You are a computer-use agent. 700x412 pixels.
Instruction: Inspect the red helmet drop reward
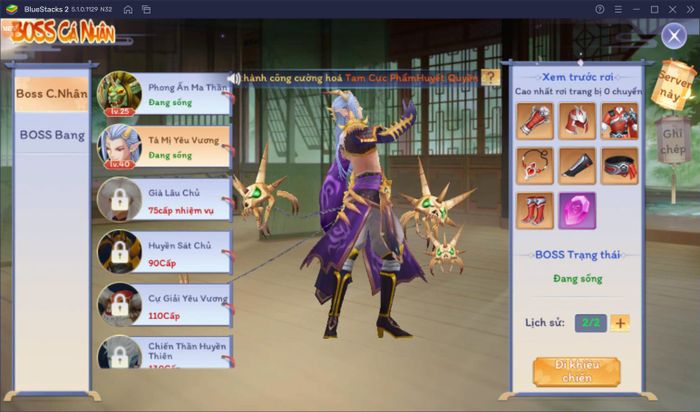(x=577, y=121)
